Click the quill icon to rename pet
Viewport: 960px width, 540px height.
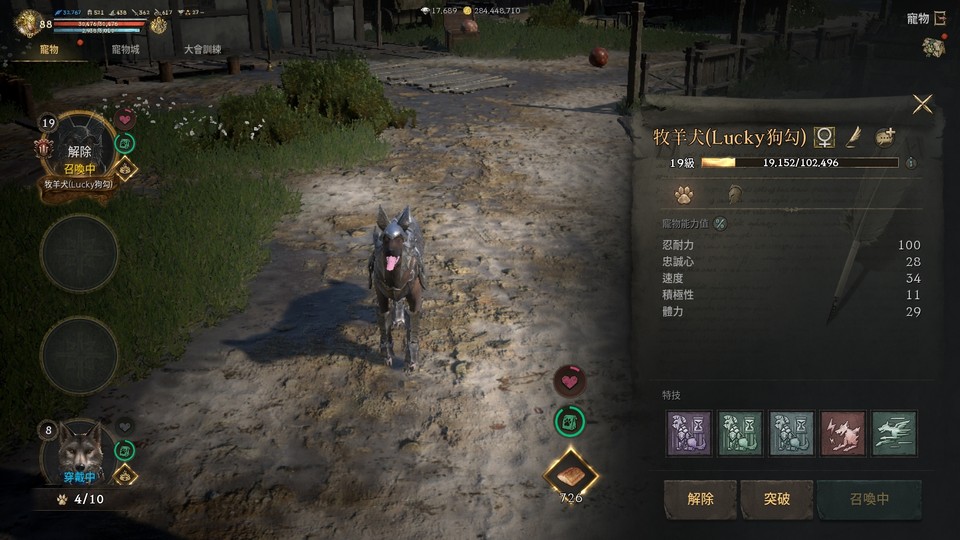pos(854,137)
